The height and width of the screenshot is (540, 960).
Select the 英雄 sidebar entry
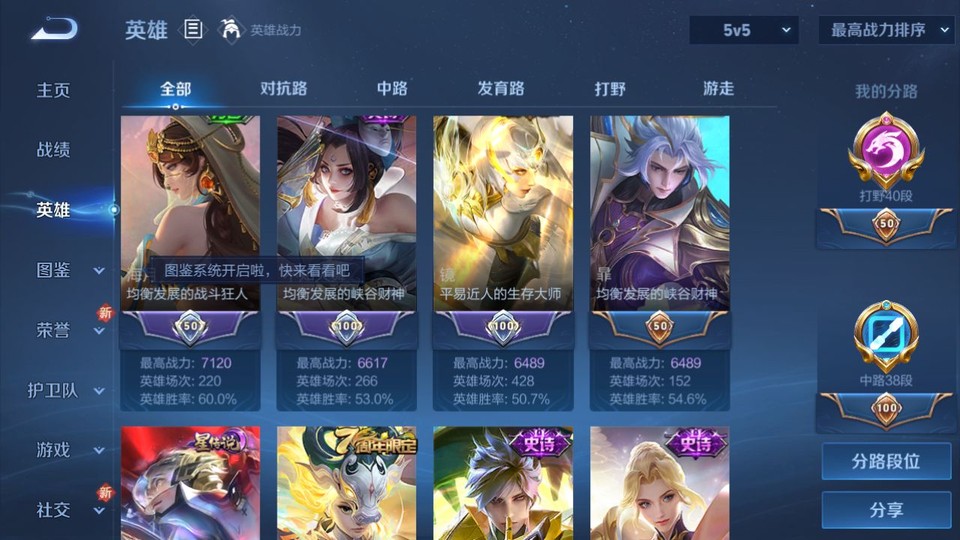tap(54, 210)
